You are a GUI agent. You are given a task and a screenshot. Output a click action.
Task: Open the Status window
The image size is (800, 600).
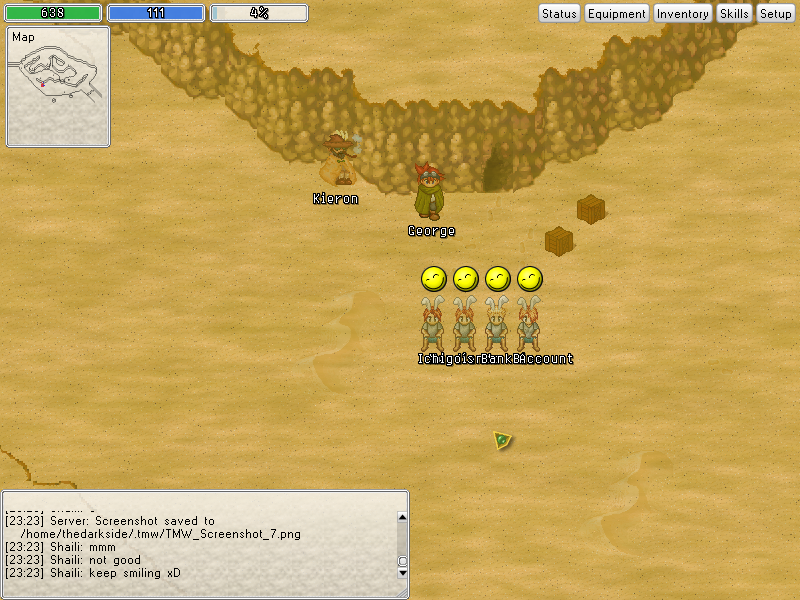pyautogui.click(x=559, y=14)
